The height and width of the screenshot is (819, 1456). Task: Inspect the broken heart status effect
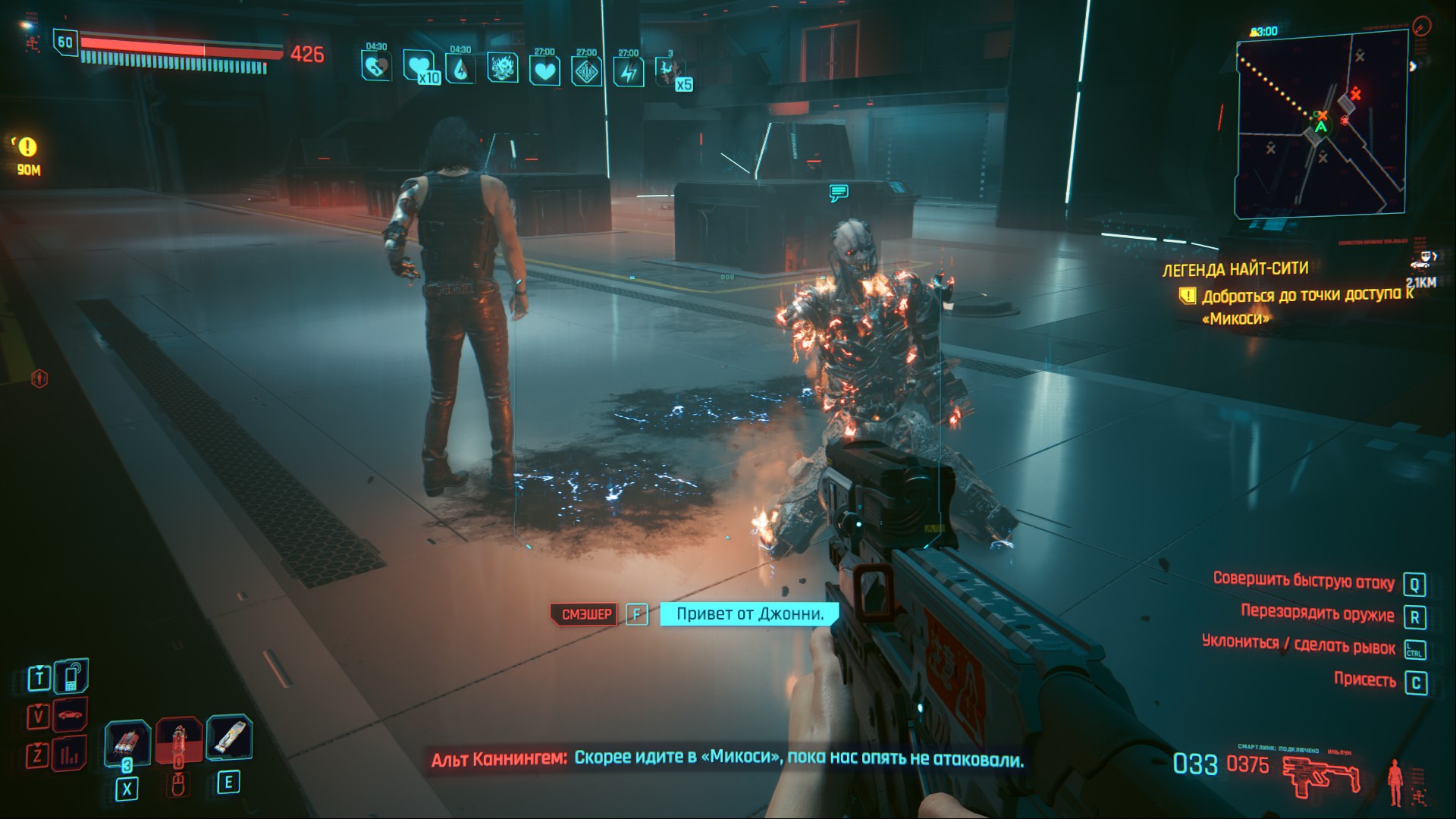point(375,67)
